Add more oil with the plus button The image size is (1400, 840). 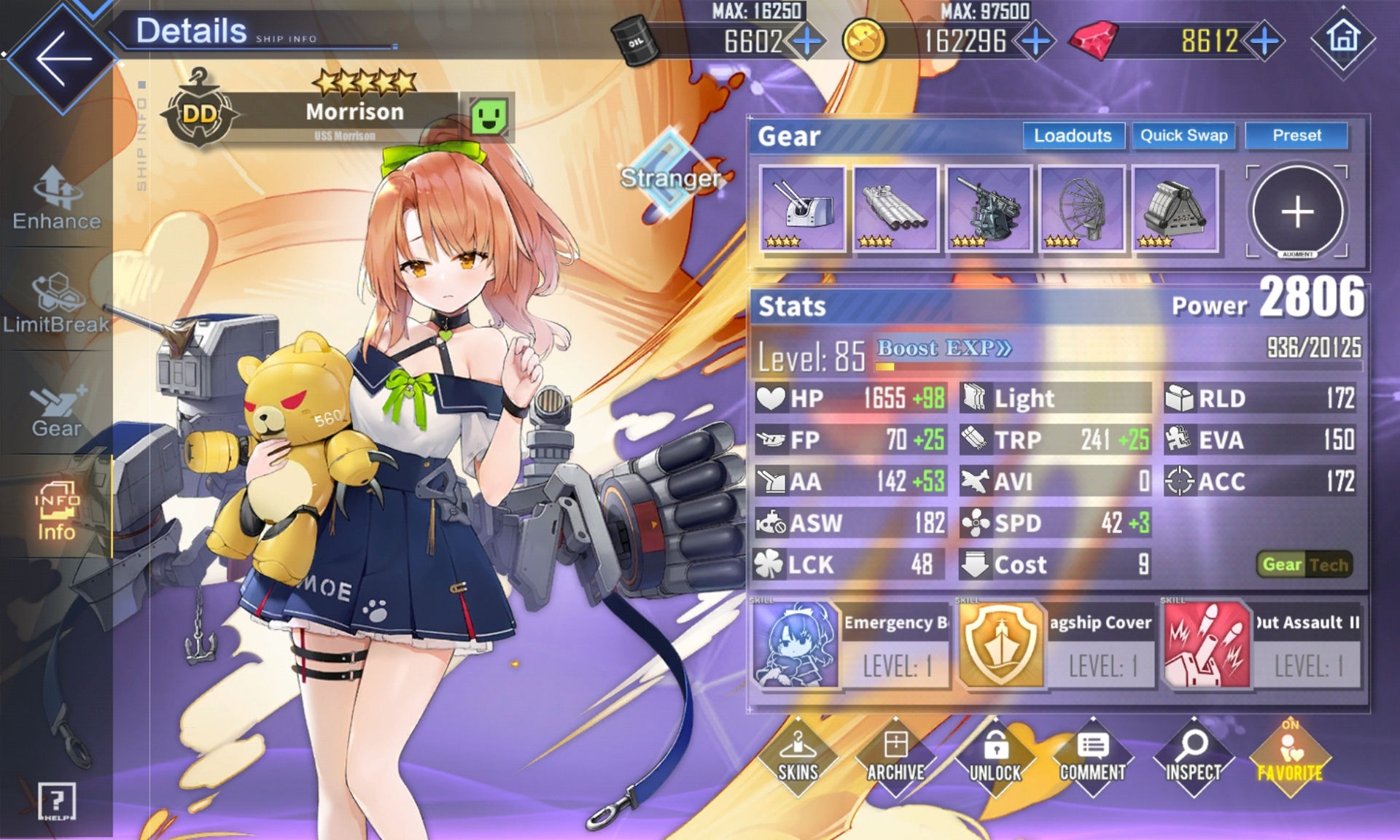[x=806, y=42]
